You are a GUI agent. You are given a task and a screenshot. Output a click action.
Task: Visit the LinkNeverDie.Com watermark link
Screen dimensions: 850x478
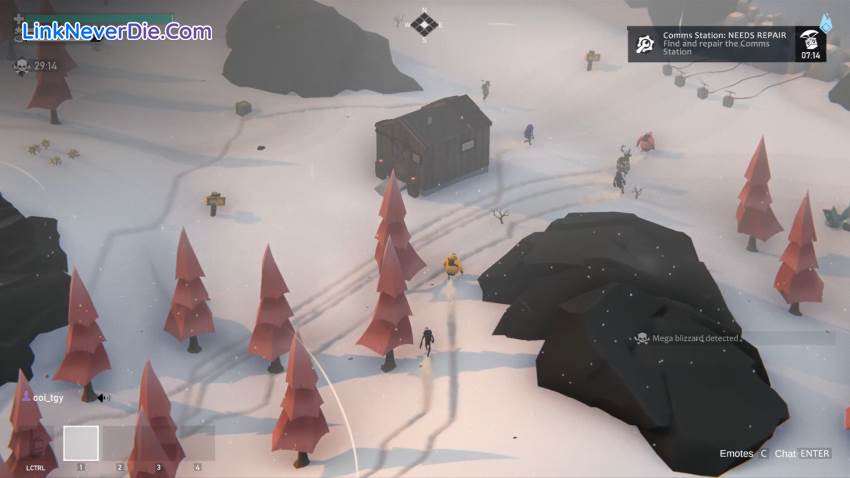116,32
